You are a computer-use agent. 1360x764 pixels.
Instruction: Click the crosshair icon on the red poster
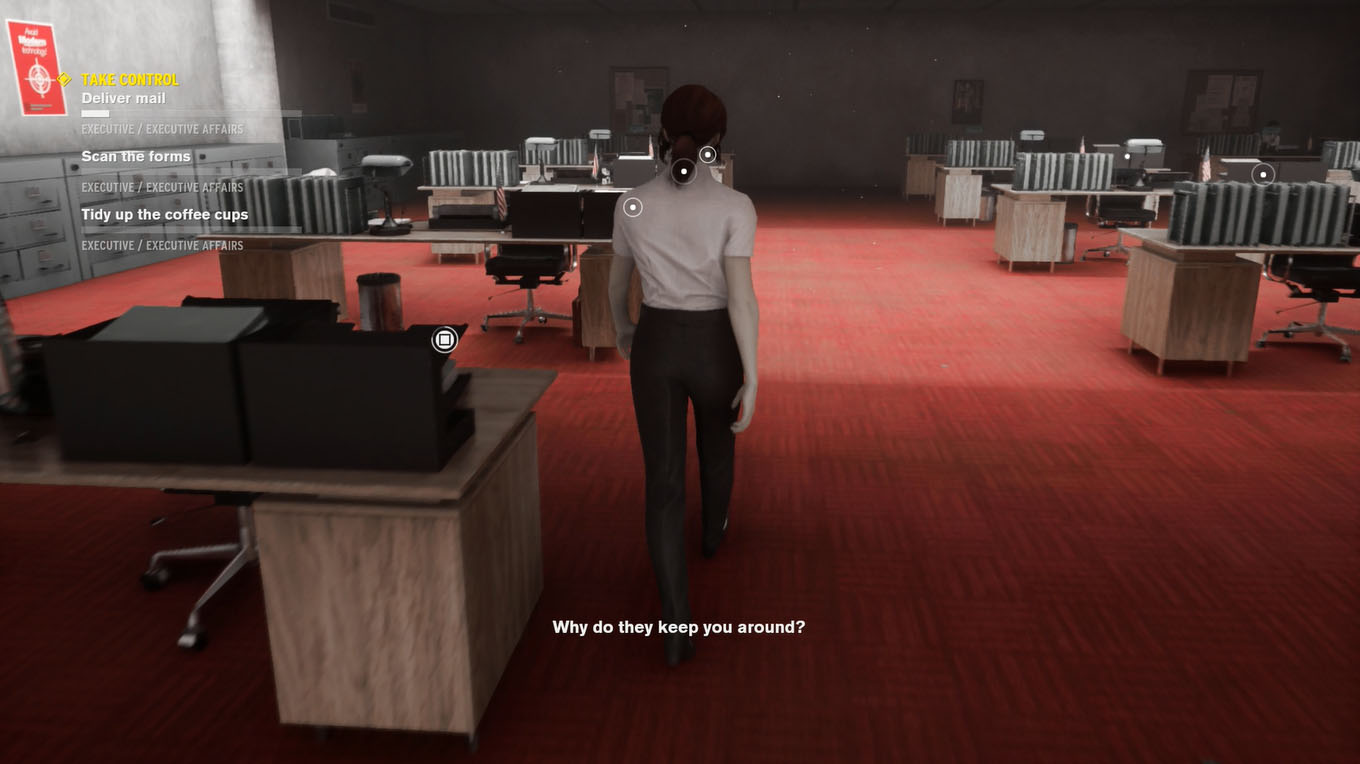(37, 77)
